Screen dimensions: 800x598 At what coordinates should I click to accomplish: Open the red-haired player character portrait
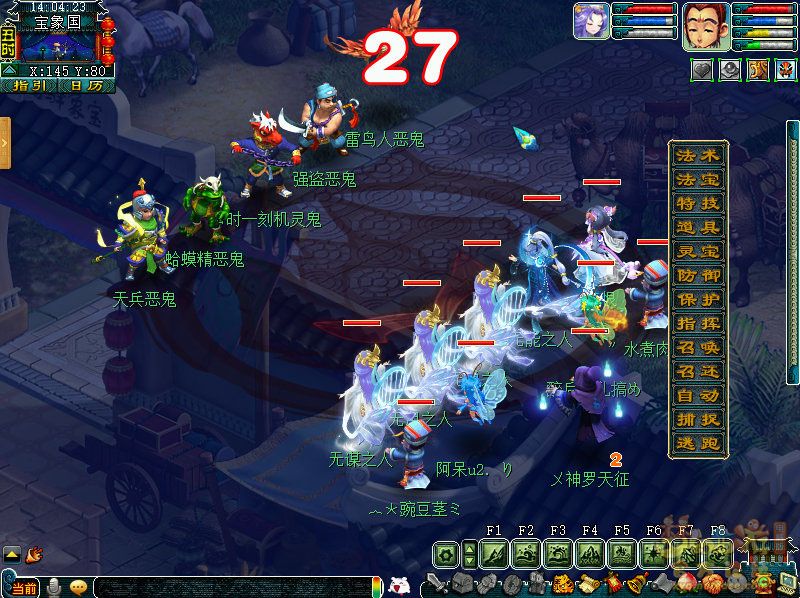click(703, 24)
